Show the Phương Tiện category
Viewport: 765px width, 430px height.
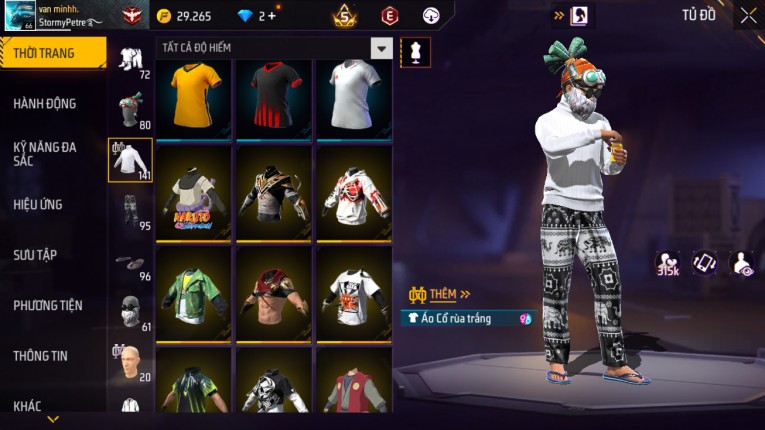pyautogui.click(x=48, y=305)
